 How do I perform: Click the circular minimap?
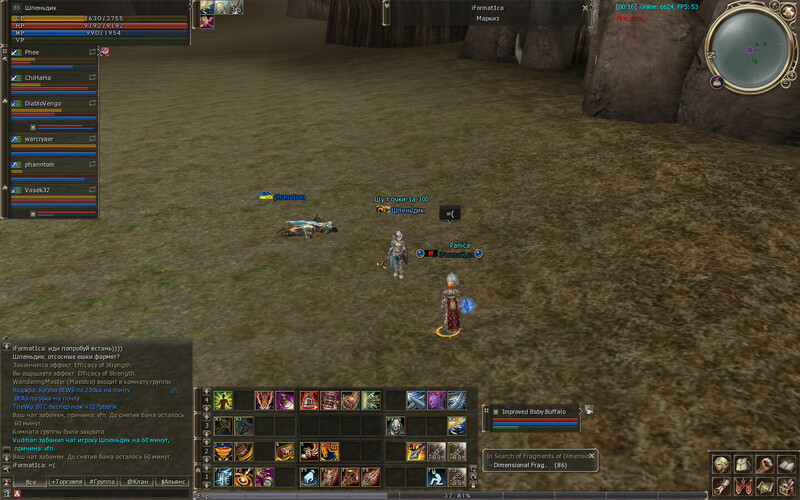pyautogui.click(x=749, y=46)
